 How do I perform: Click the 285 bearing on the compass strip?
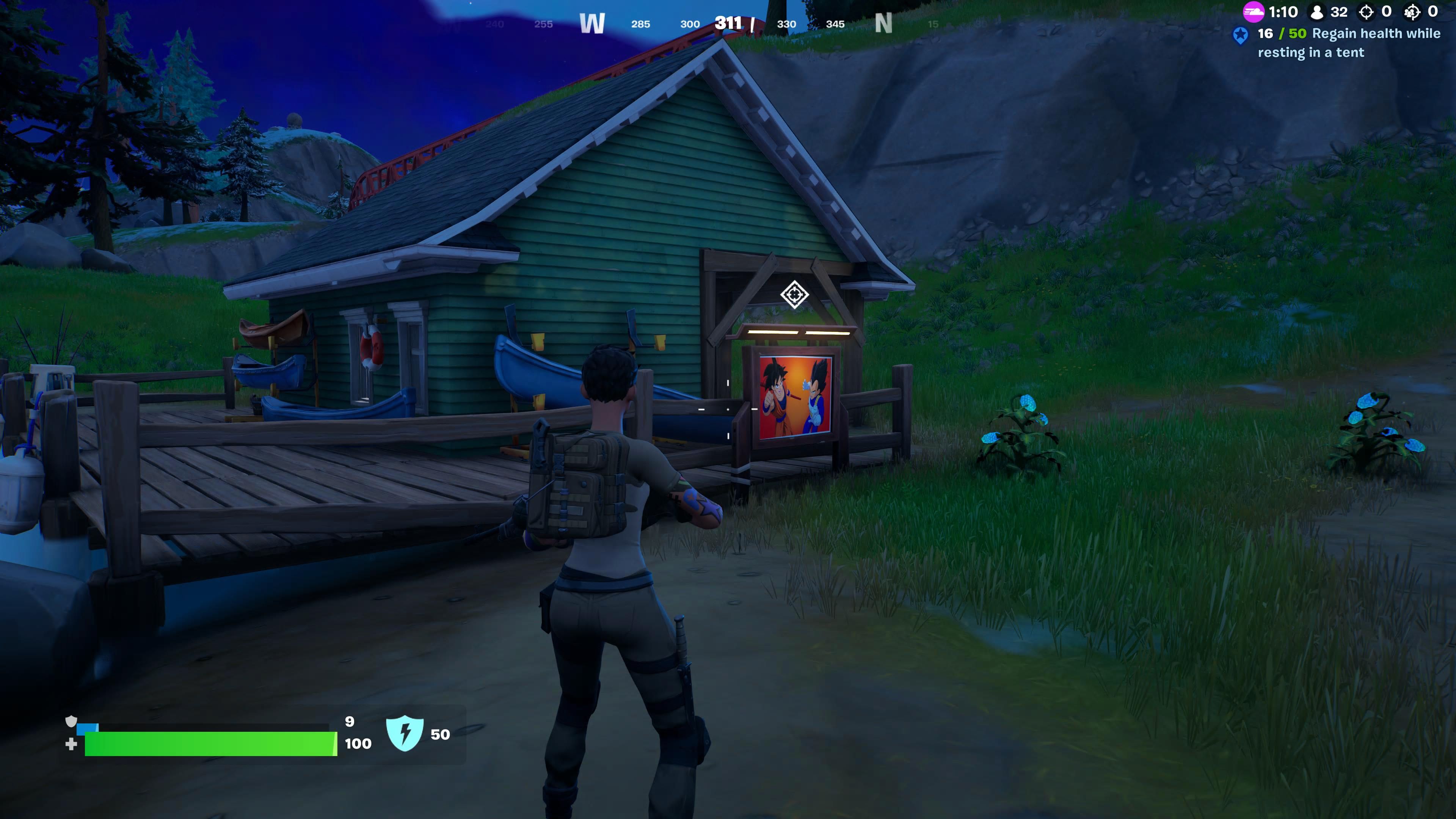642,24
